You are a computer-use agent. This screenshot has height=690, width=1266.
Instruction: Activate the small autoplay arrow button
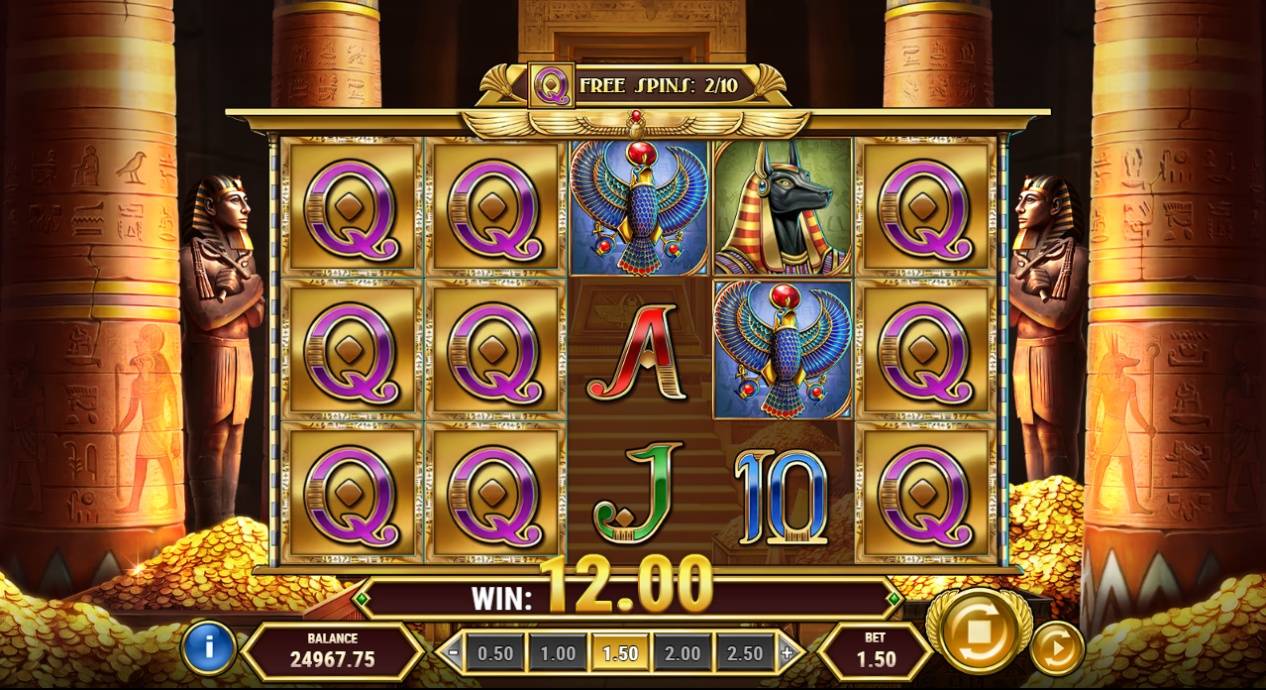(x=1056, y=647)
